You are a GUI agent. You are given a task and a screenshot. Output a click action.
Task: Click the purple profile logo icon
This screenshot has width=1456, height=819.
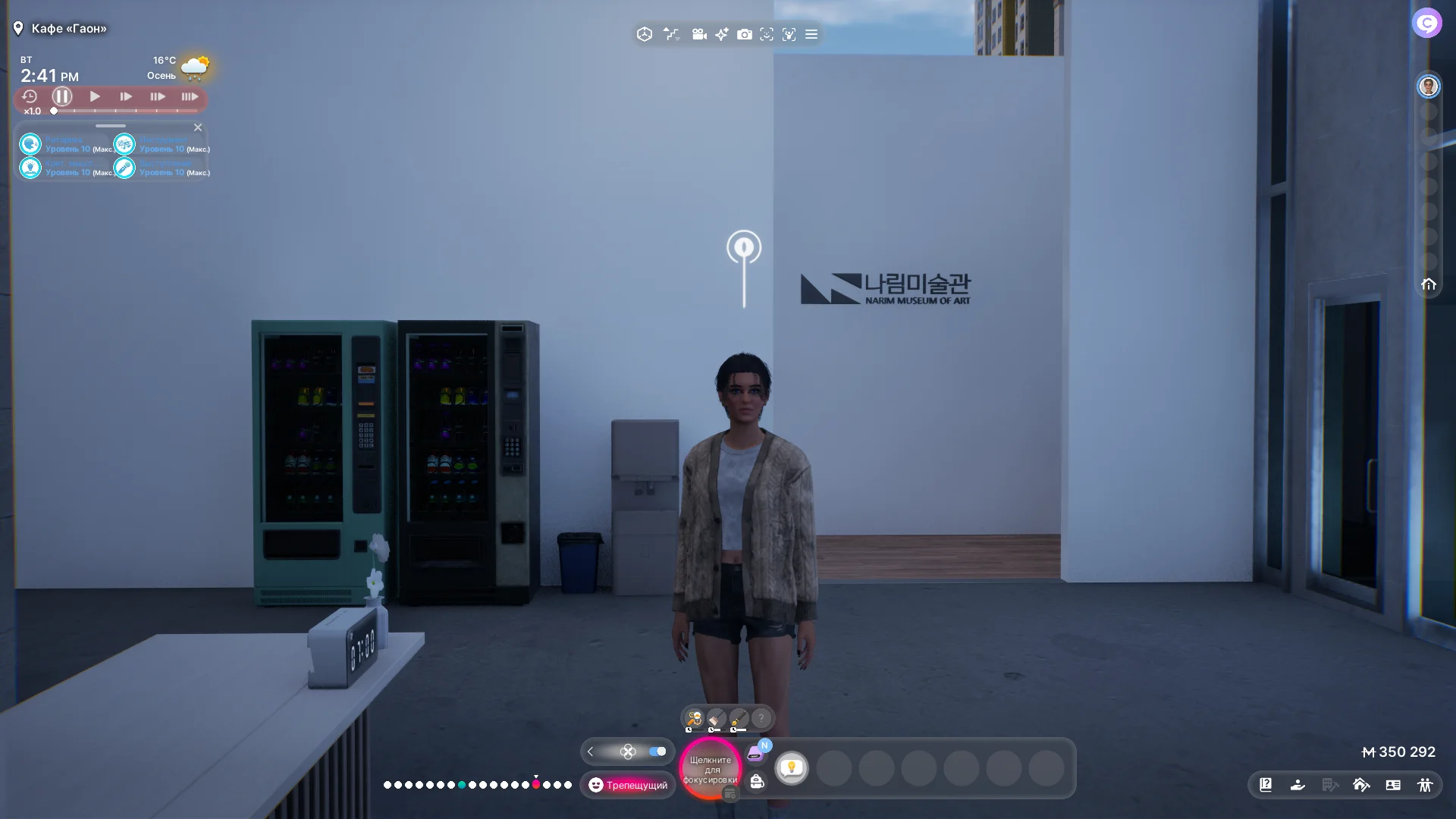(x=1426, y=23)
